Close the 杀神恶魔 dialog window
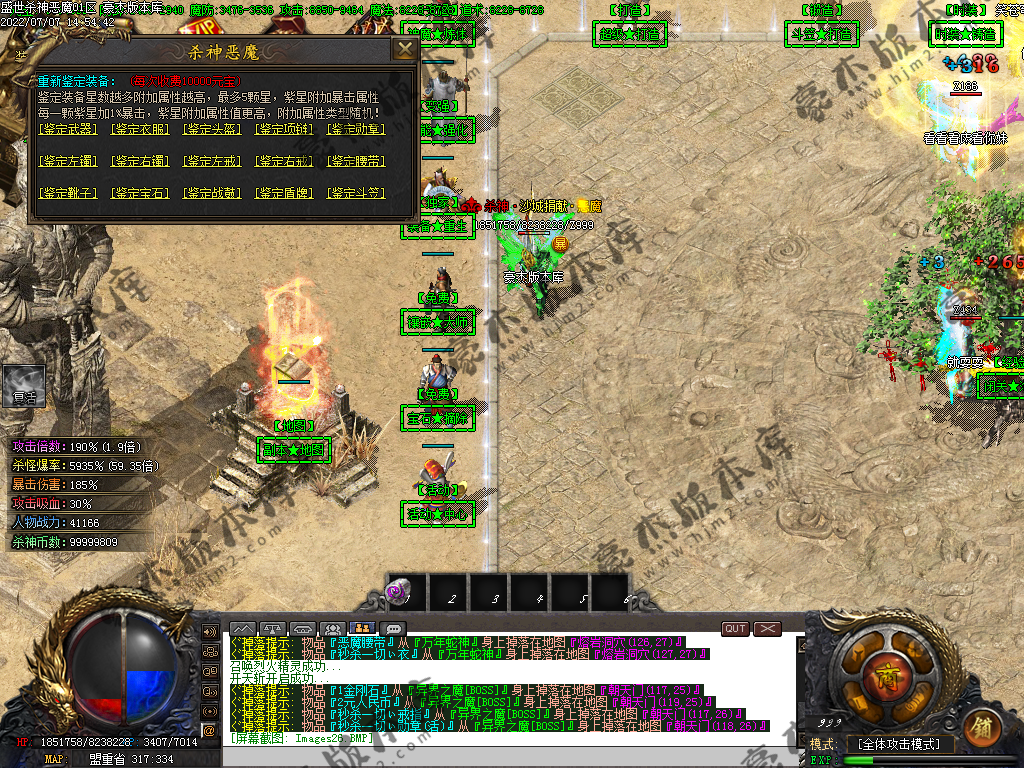1024x768 pixels. pos(405,50)
